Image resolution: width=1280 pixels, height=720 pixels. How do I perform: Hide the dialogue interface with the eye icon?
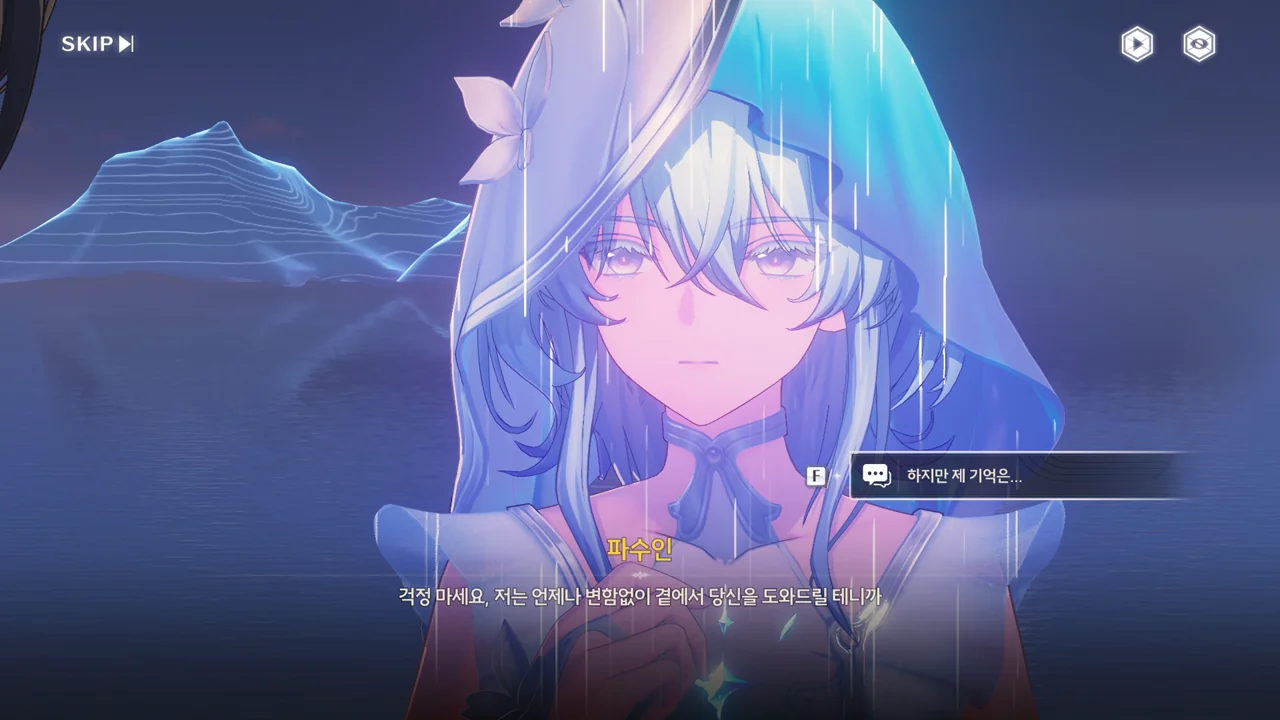(x=1199, y=44)
